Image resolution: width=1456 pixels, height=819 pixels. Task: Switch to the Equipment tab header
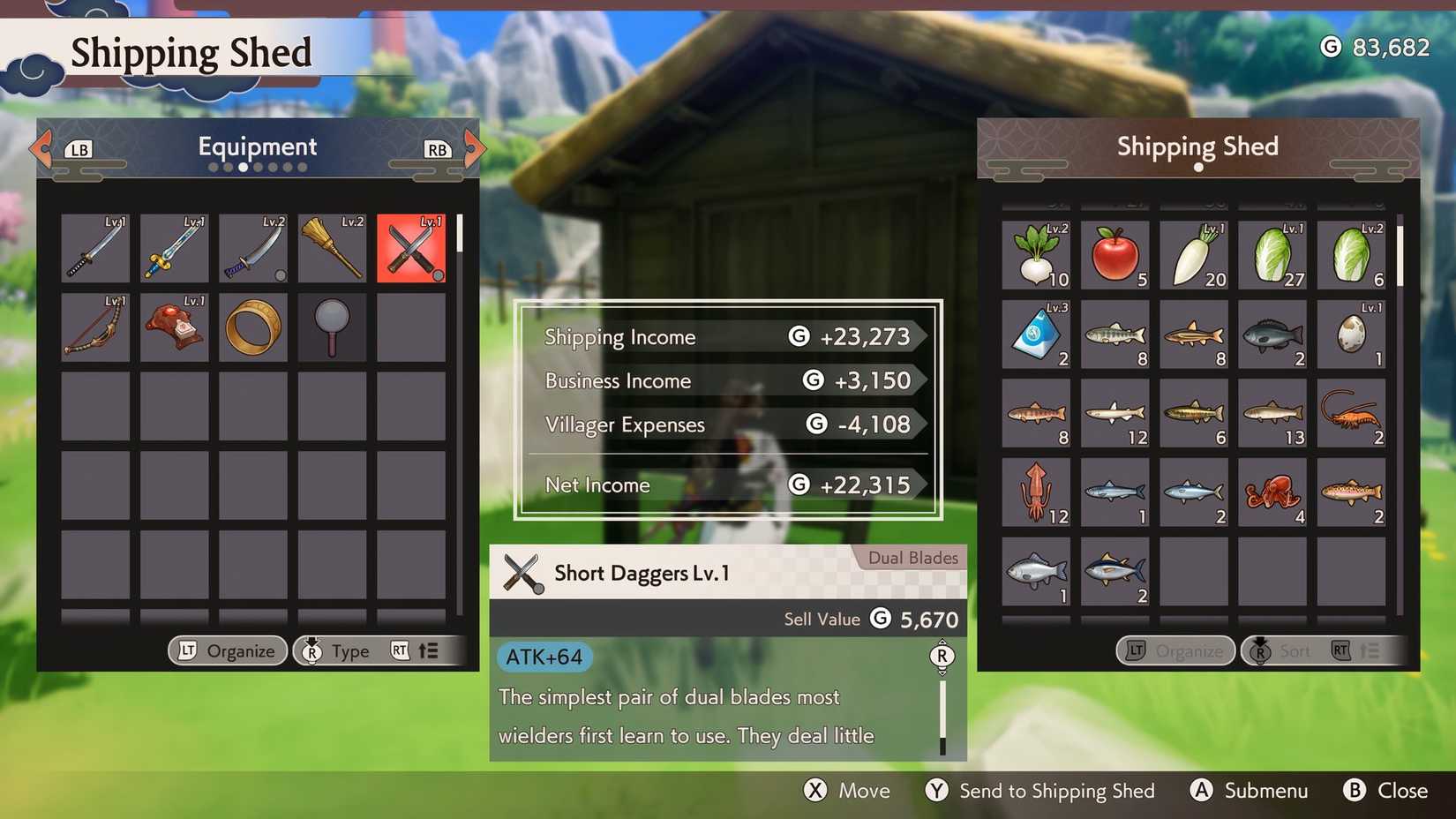pyautogui.click(x=257, y=147)
